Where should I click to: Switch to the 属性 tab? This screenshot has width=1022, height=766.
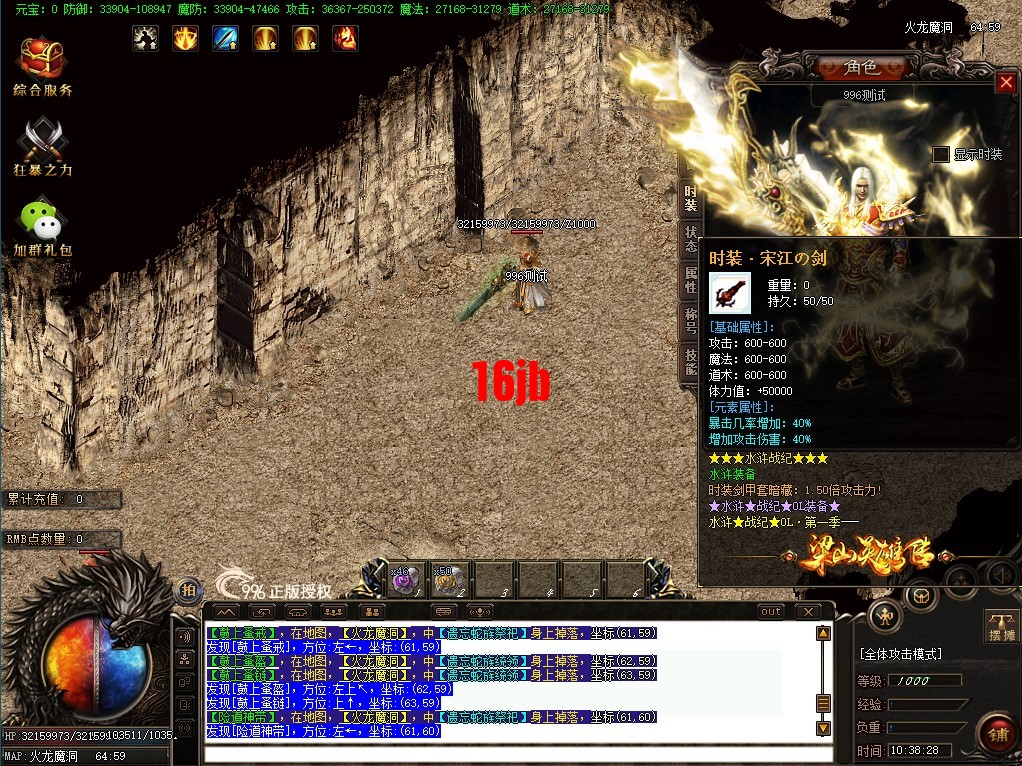coord(690,280)
